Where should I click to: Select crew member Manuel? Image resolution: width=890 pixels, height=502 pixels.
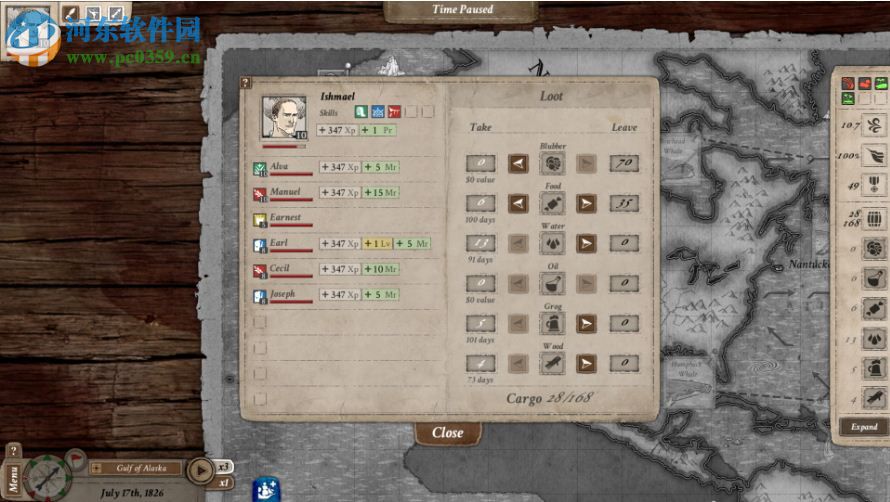coord(285,192)
